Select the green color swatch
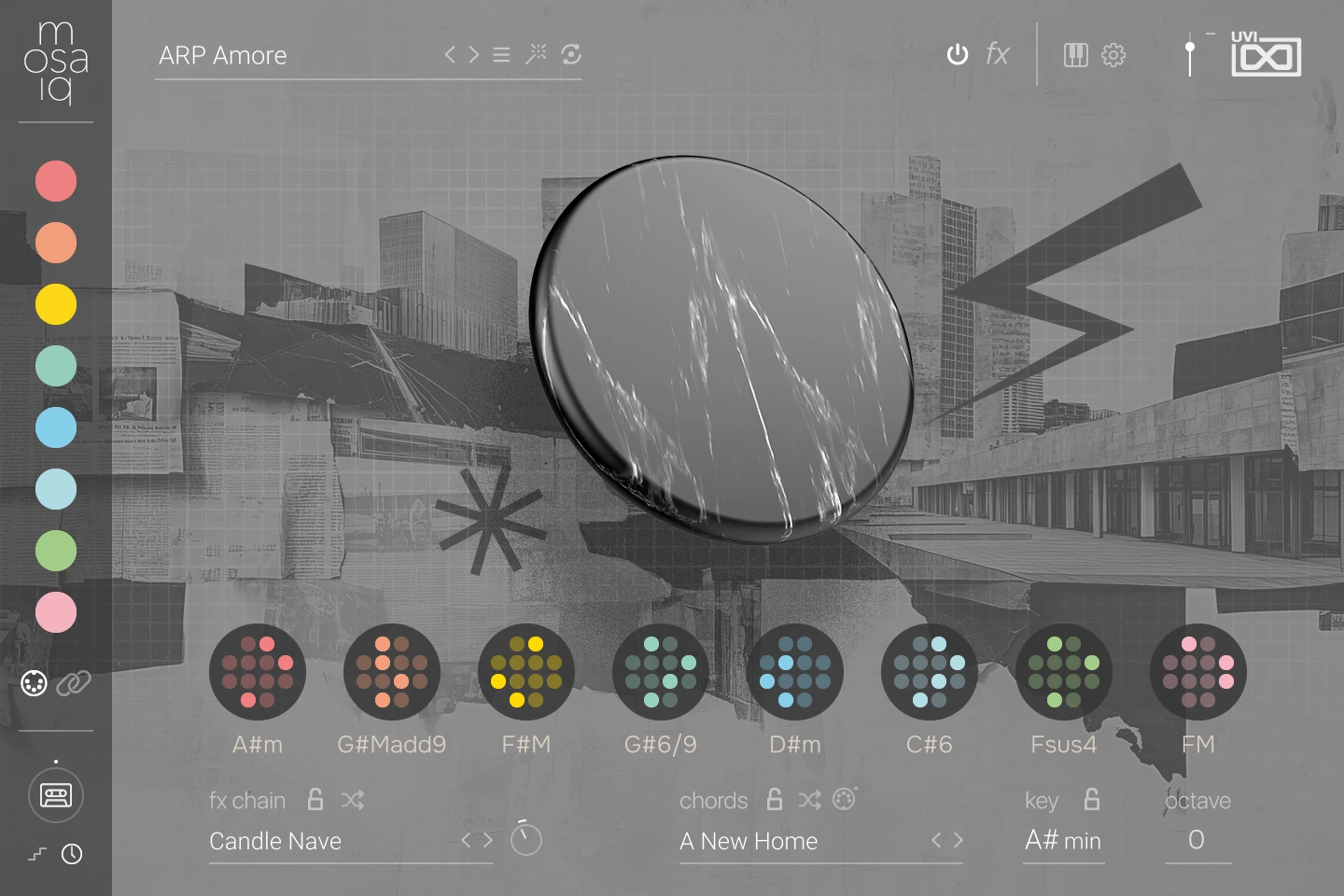The image size is (1344, 896). tap(56, 551)
